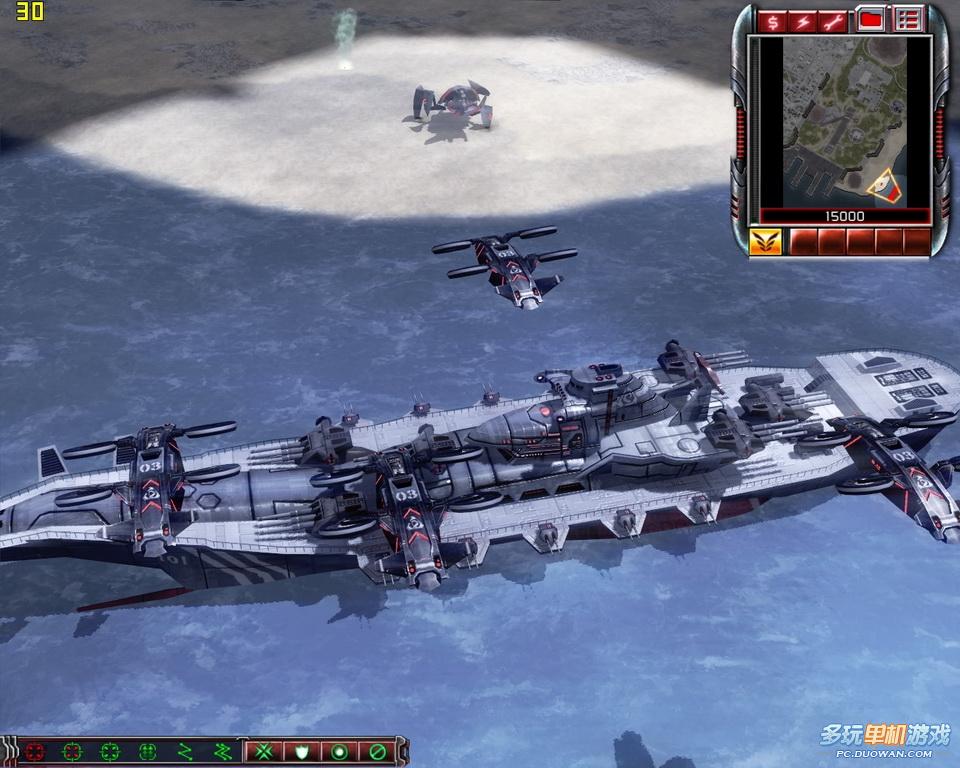The image size is (960, 768).
Task: Set the hold ground circle stance
Action: point(339,751)
